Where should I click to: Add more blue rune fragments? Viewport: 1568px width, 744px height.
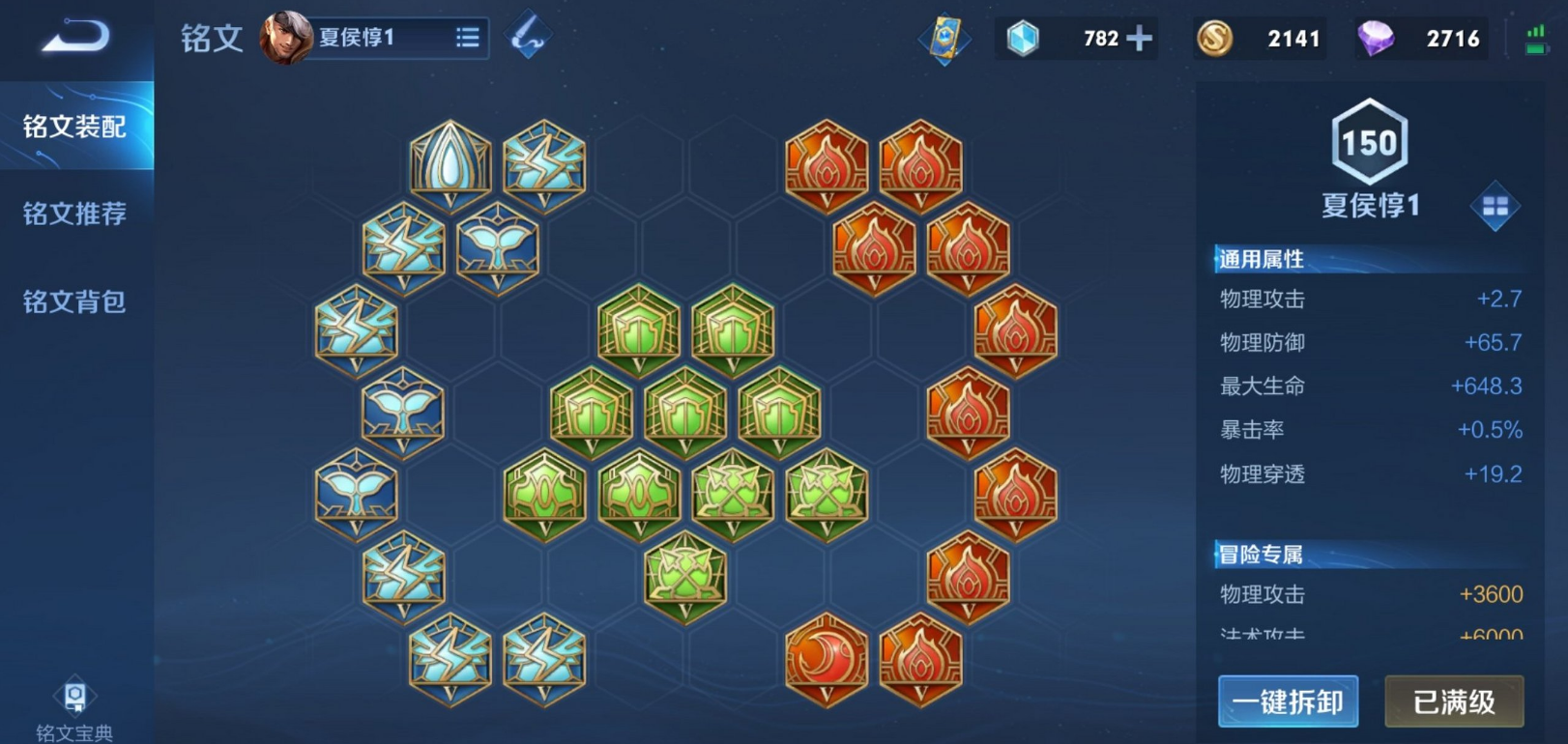(x=1140, y=39)
